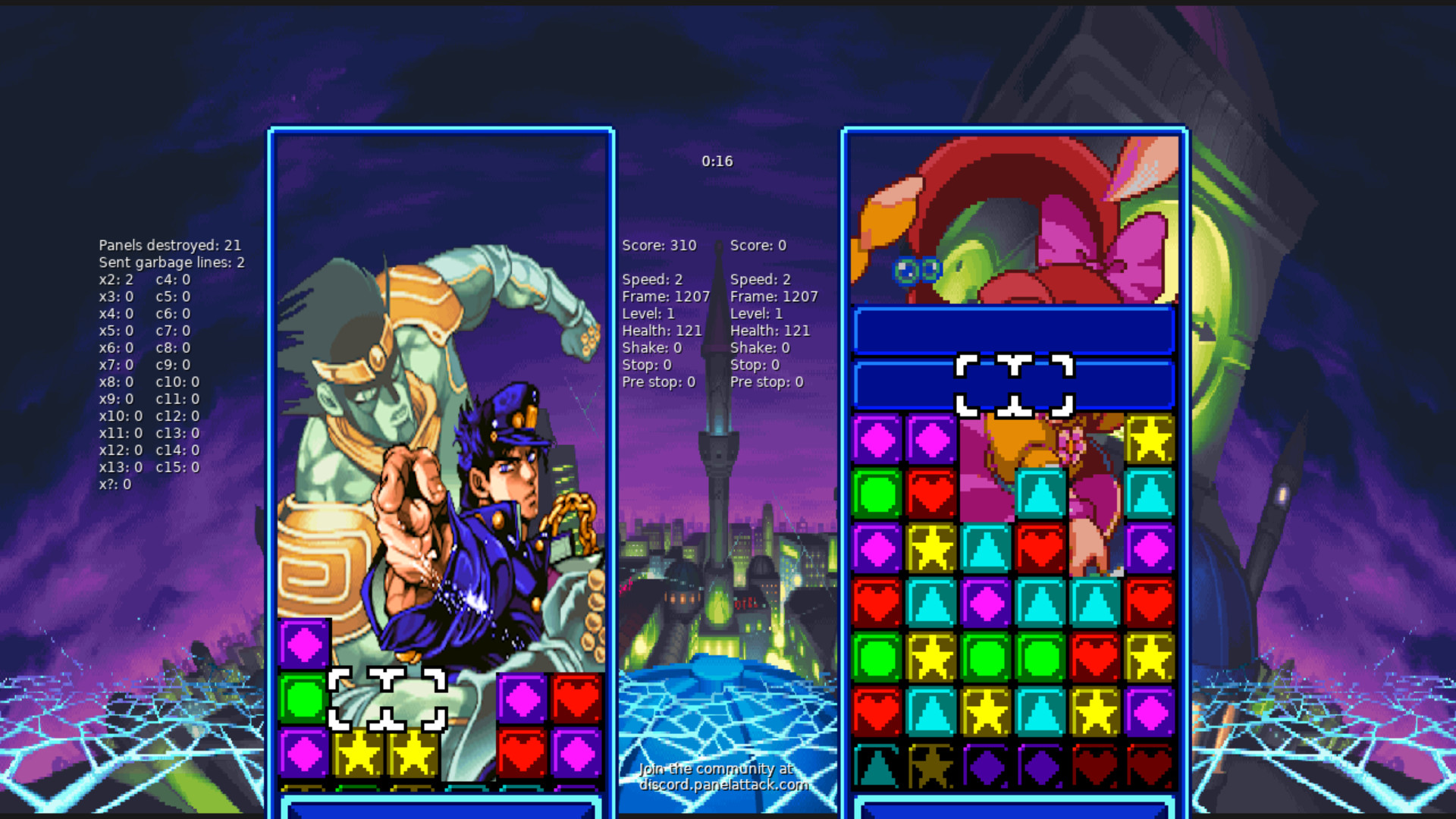Click the darkened triangle panel rising in the bottom row
Image resolution: width=1456 pixels, height=819 pixels.
click(x=878, y=766)
